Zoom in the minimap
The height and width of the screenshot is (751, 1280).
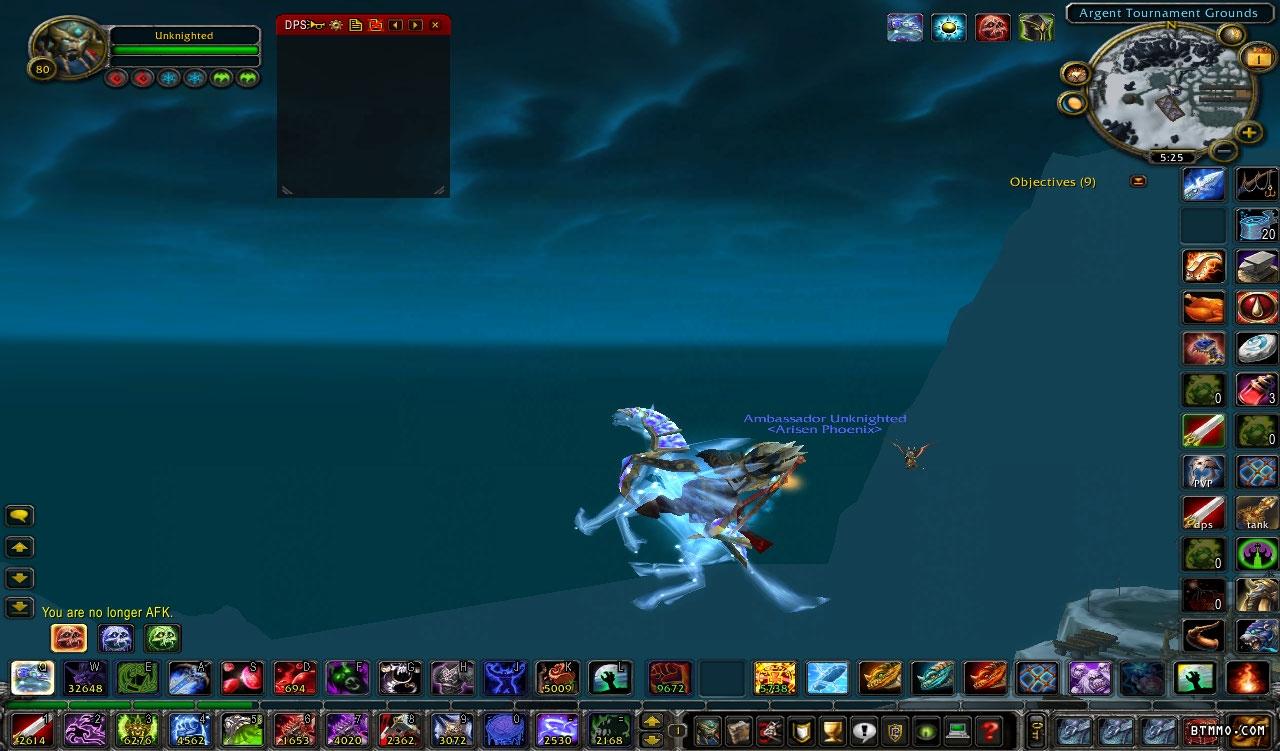pyautogui.click(x=1249, y=132)
